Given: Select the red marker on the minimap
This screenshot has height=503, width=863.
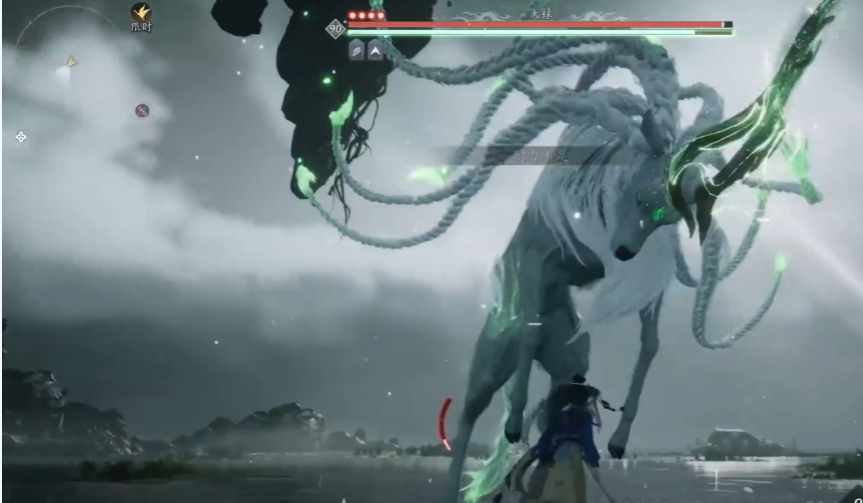Looking at the screenshot, I should pos(142,110).
